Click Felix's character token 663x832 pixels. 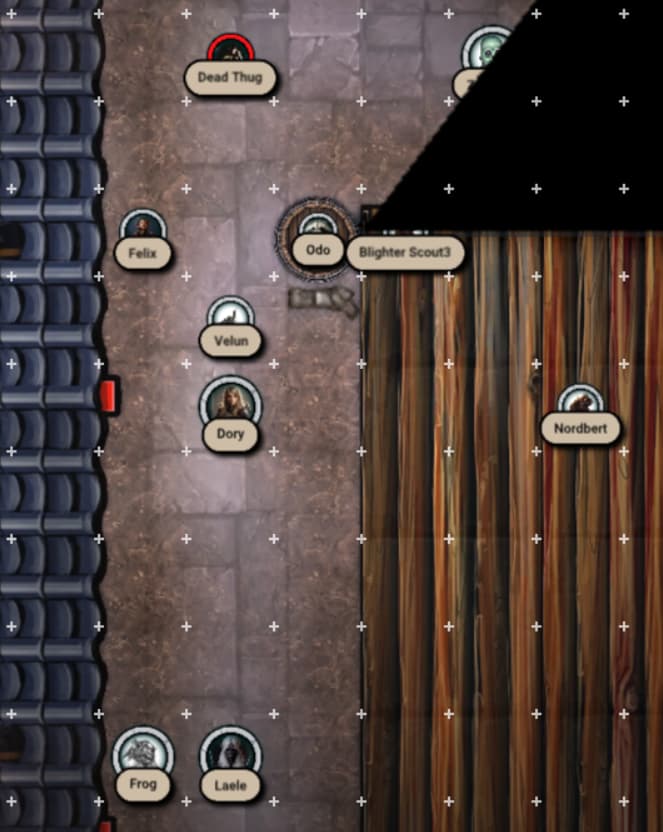(142, 229)
